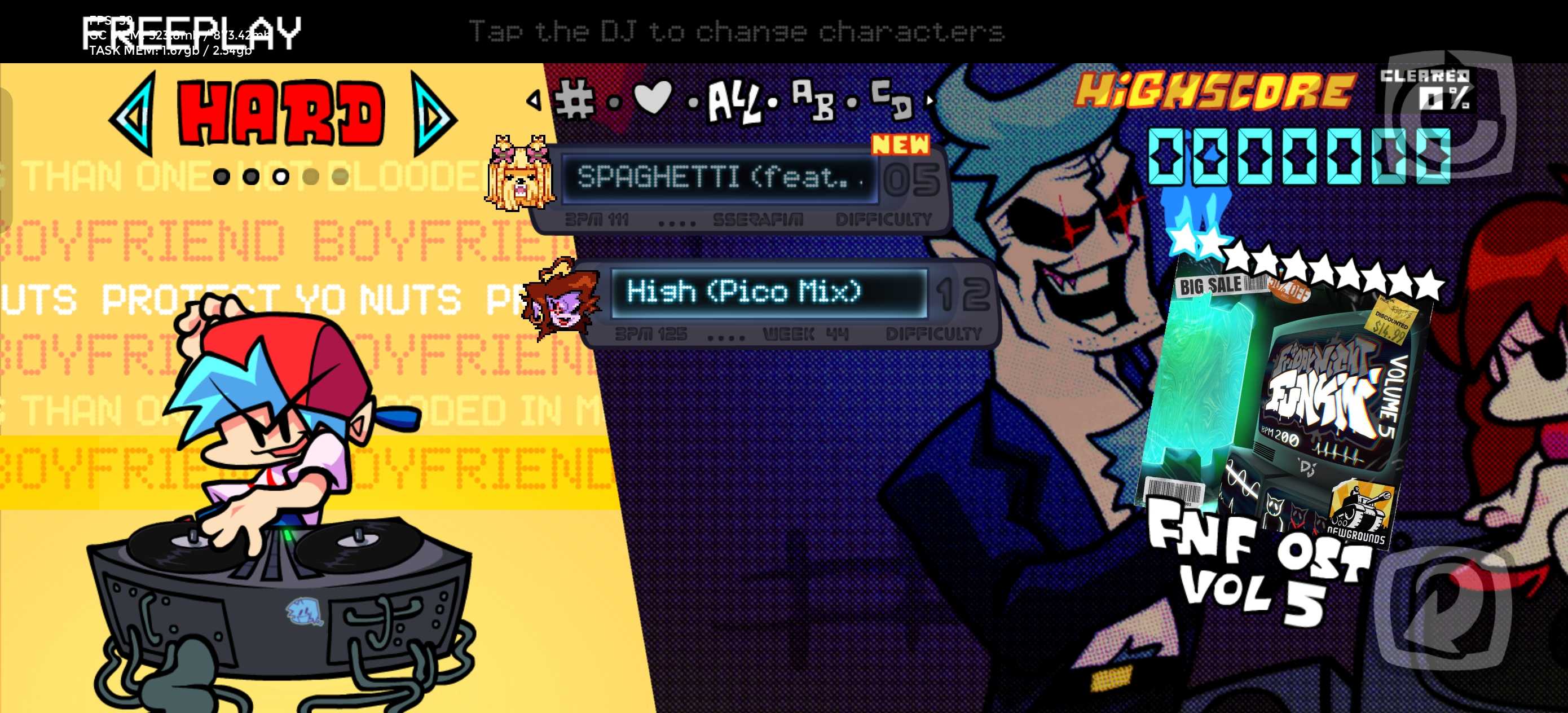Select the High (Pico Mix) song
Image resolution: width=1568 pixels, height=713 pixels.
tap(768, 292)
